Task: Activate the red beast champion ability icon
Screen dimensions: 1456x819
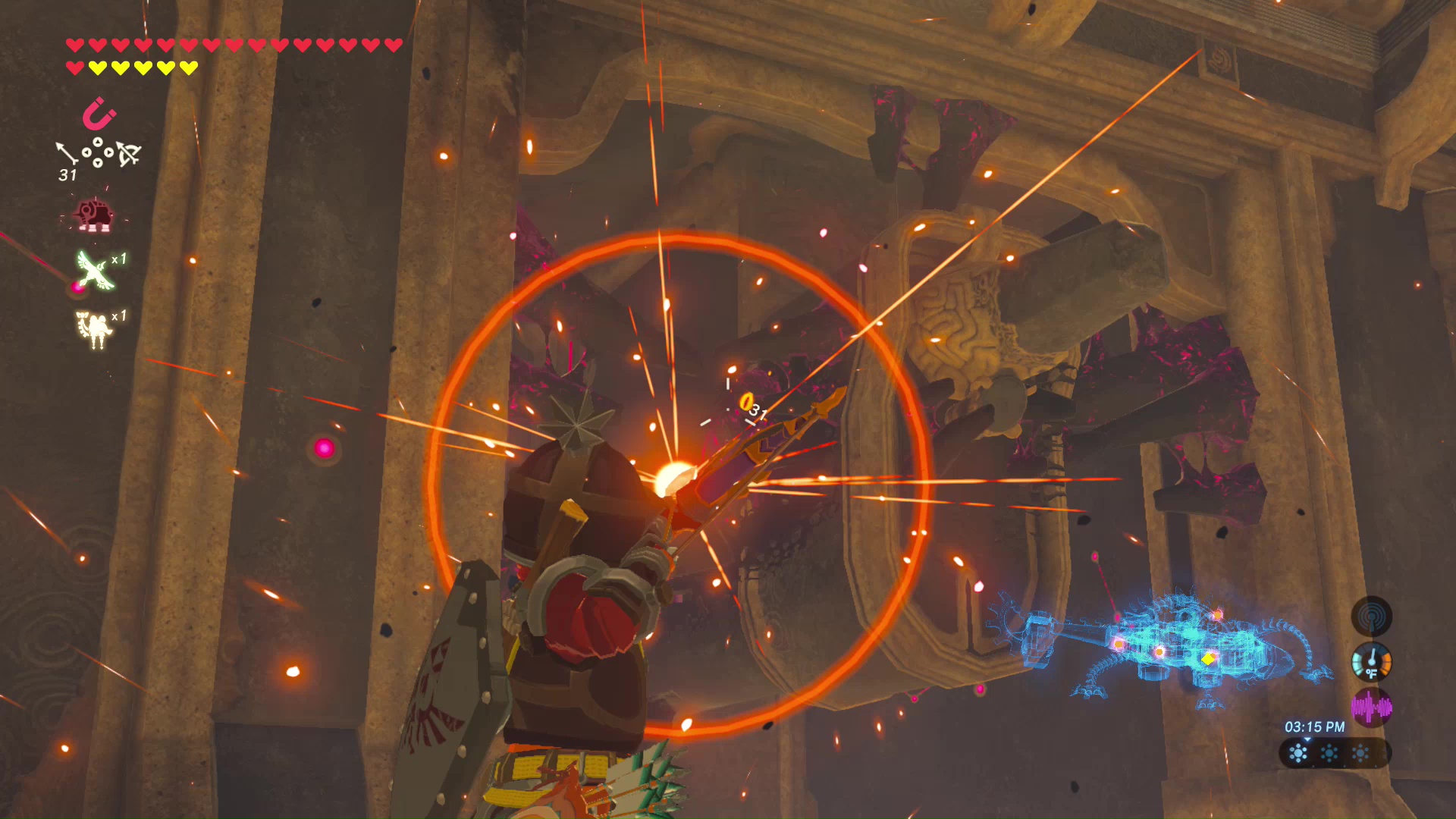Action: 95,215
